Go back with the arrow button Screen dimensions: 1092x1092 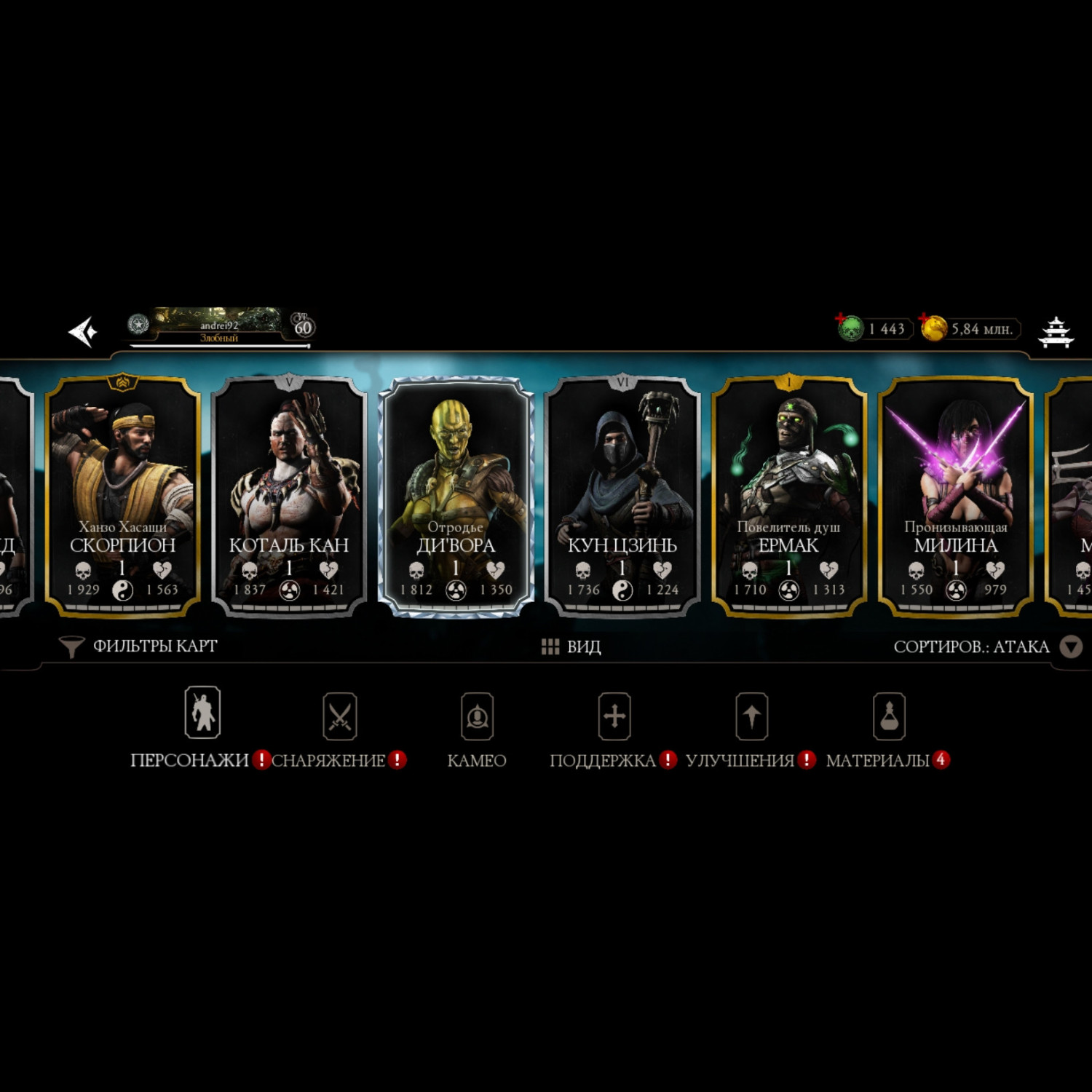pos(84,332)
